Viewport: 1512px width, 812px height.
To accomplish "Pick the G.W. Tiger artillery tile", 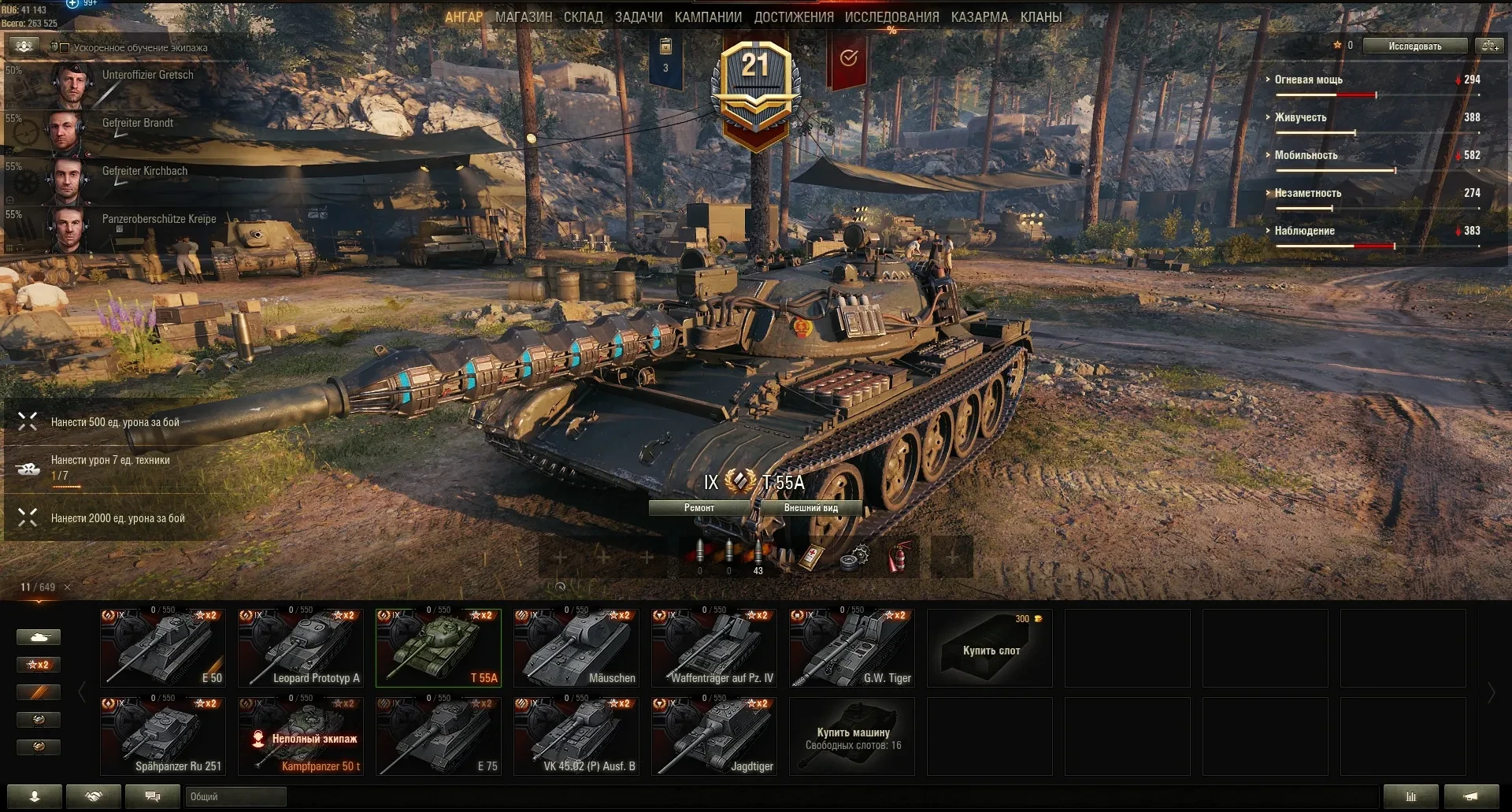I will (x=852, y=647).
